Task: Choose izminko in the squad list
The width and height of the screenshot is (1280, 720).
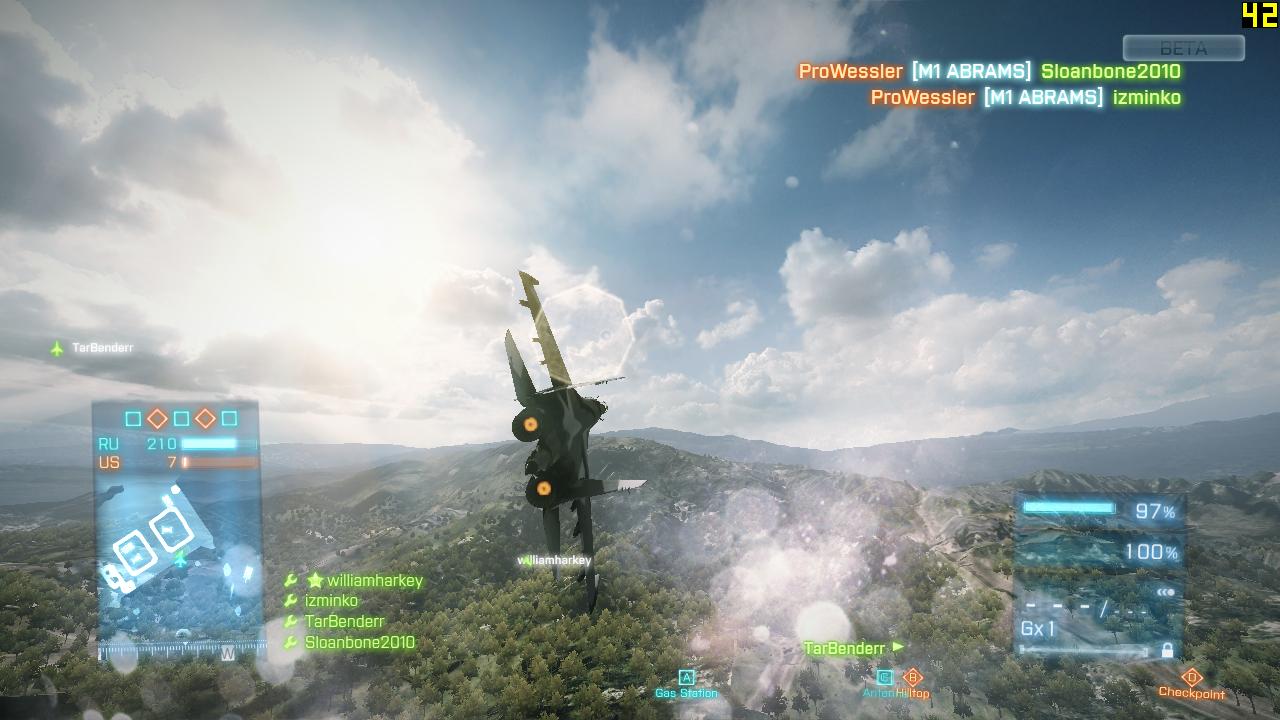Action: pyautogui.click(x=331, y=601)
